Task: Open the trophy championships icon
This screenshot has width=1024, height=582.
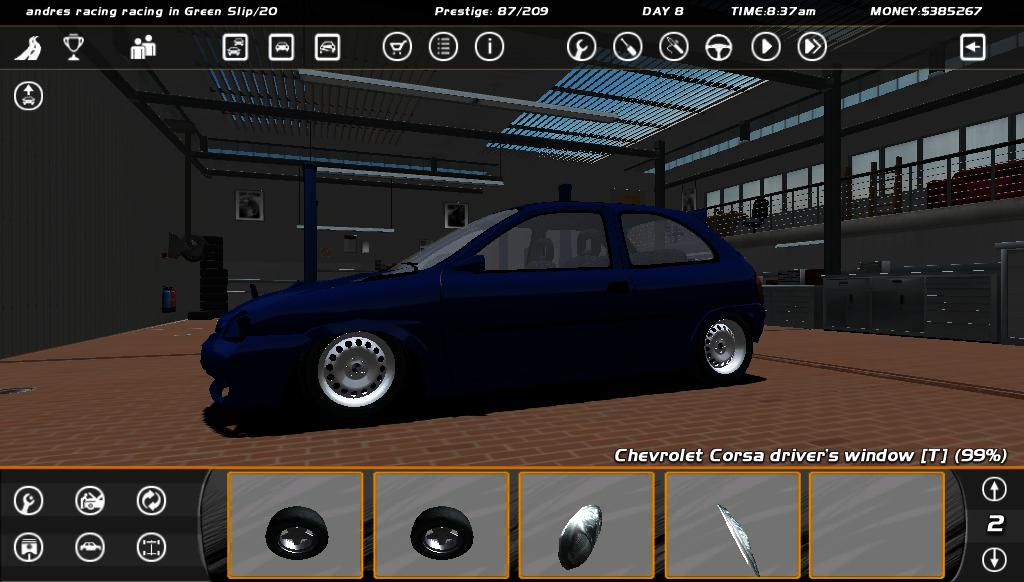Action: [73, 47]
